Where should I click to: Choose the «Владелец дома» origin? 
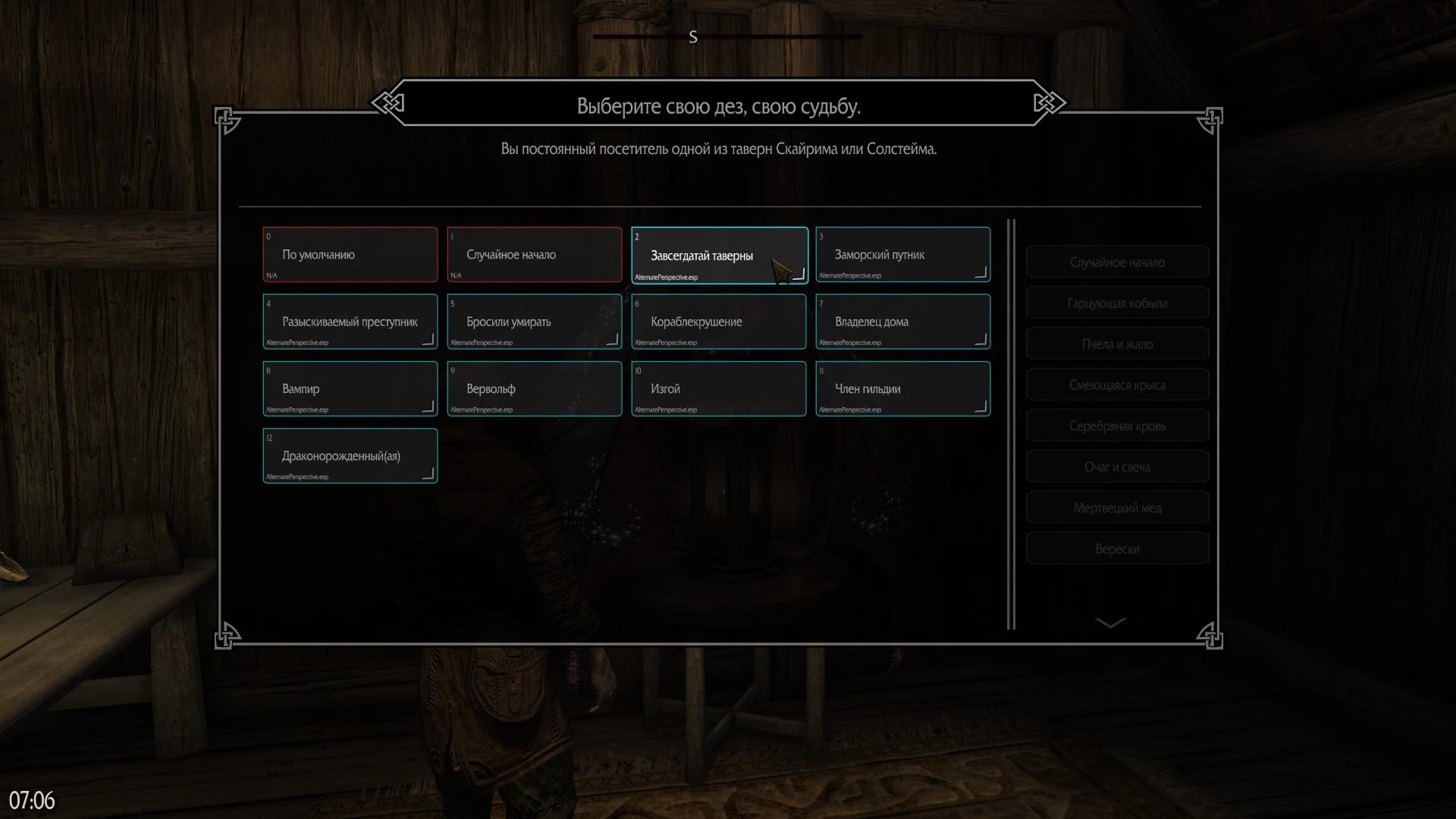(902, 322)
